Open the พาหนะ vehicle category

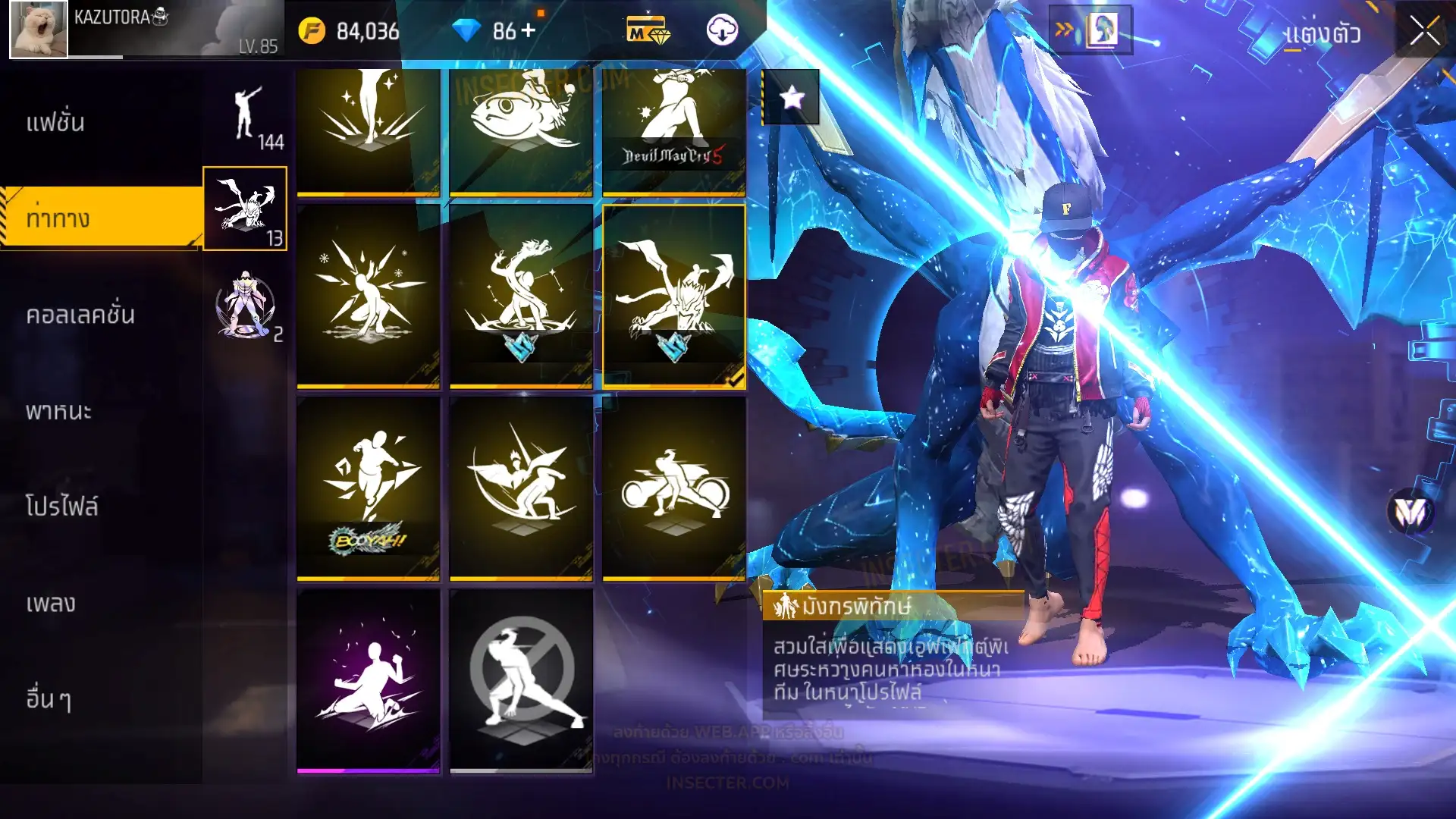pos(58,411)
